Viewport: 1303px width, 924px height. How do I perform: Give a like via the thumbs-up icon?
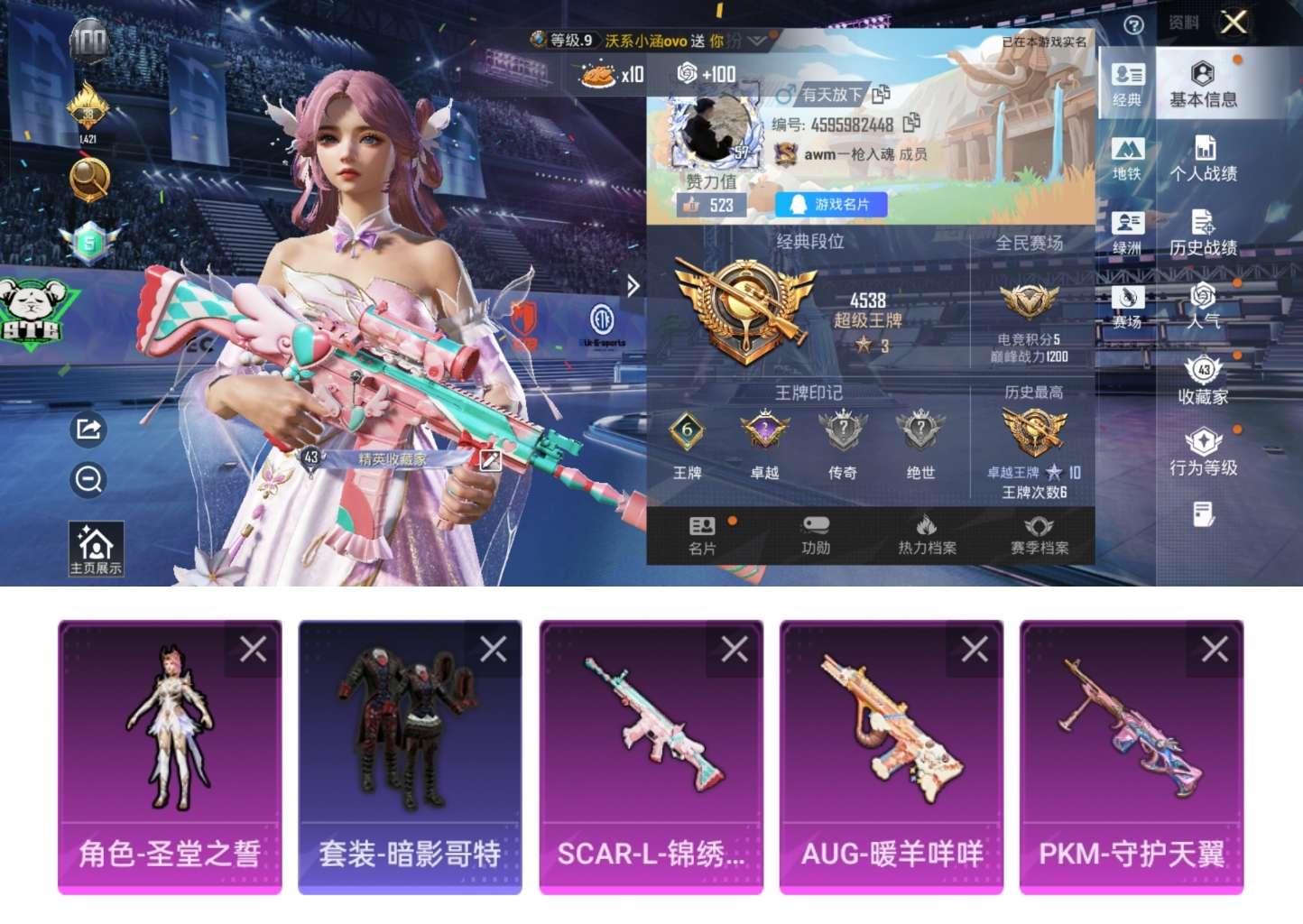coord(693,206)
